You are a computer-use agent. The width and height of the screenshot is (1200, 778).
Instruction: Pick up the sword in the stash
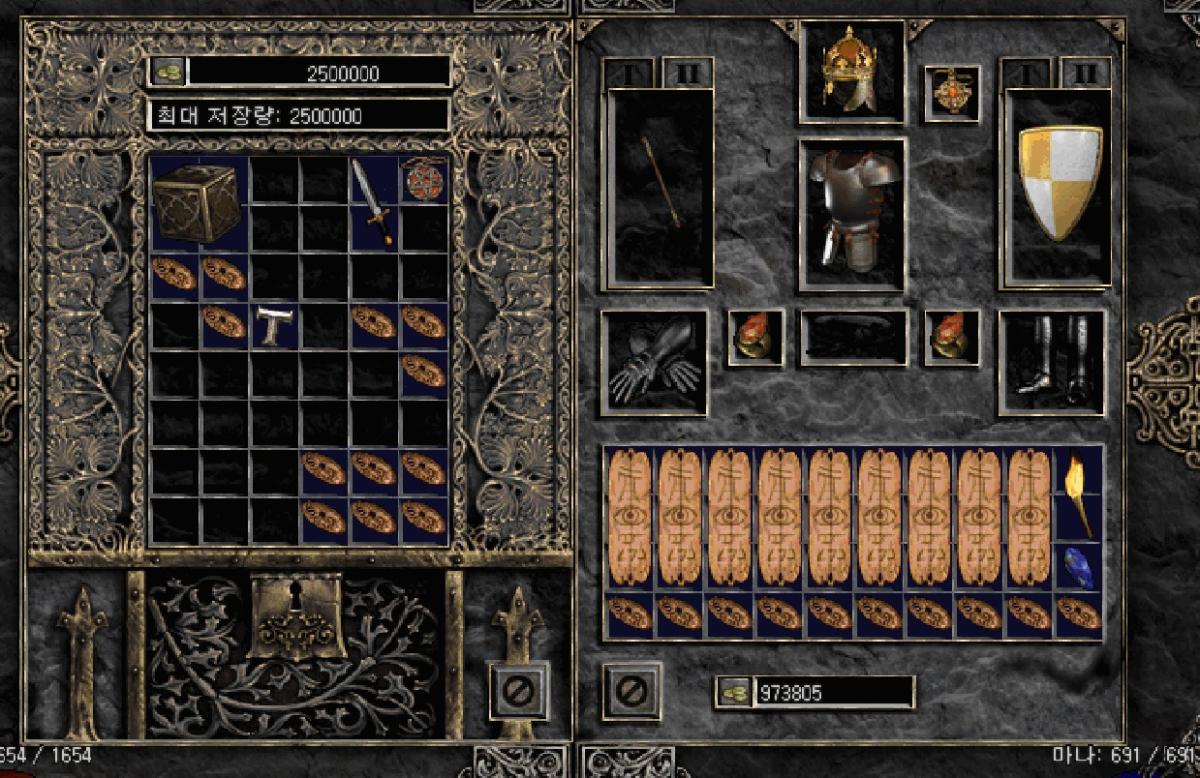point(372,202)
